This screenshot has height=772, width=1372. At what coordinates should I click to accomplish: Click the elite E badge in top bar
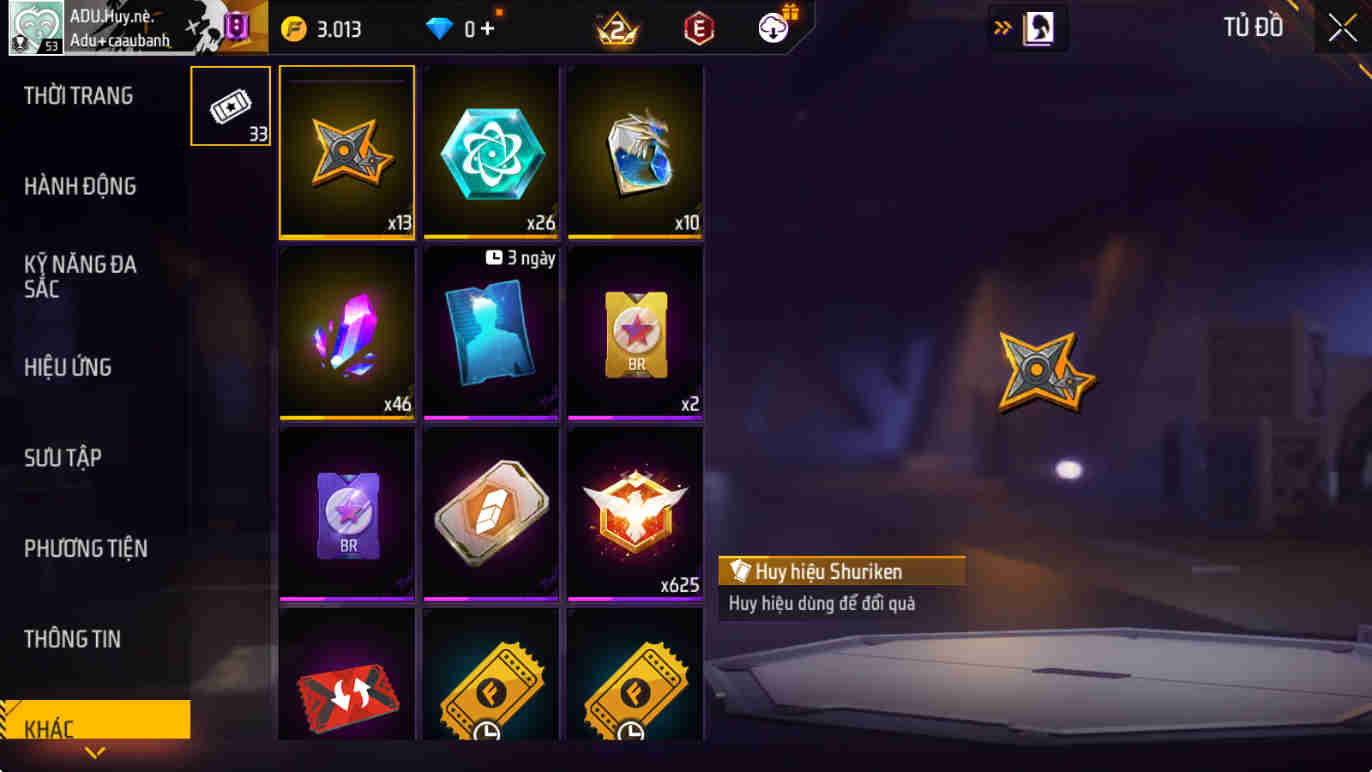click(x=699, y=26)
